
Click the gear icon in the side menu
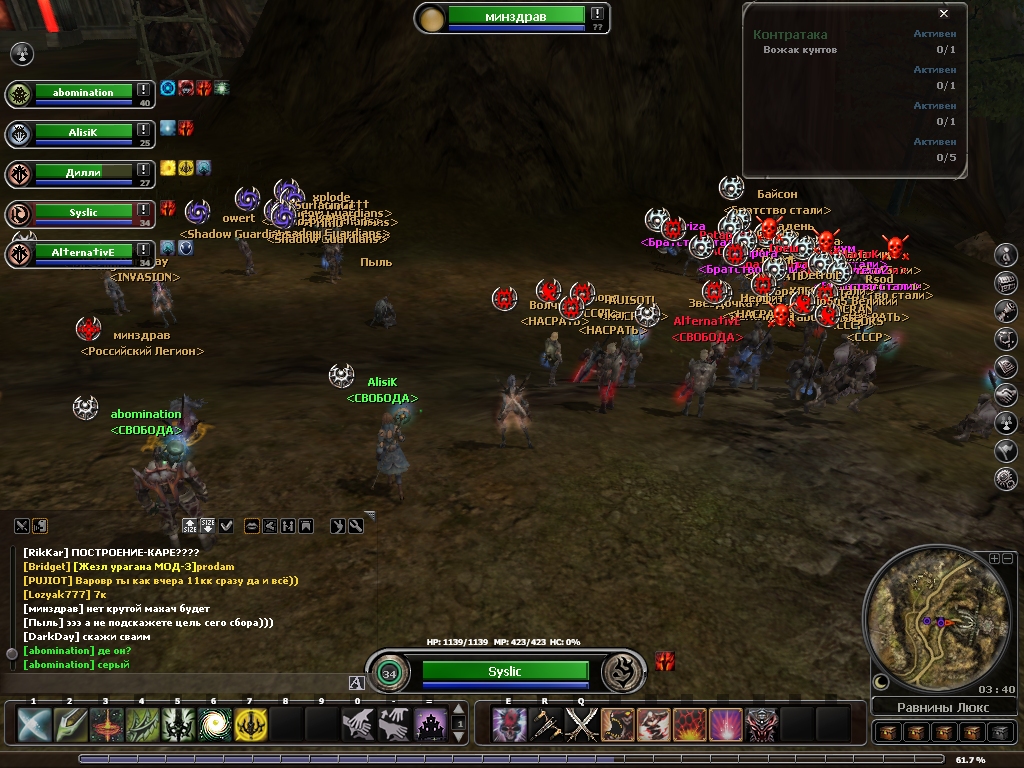click(1006, 480)
